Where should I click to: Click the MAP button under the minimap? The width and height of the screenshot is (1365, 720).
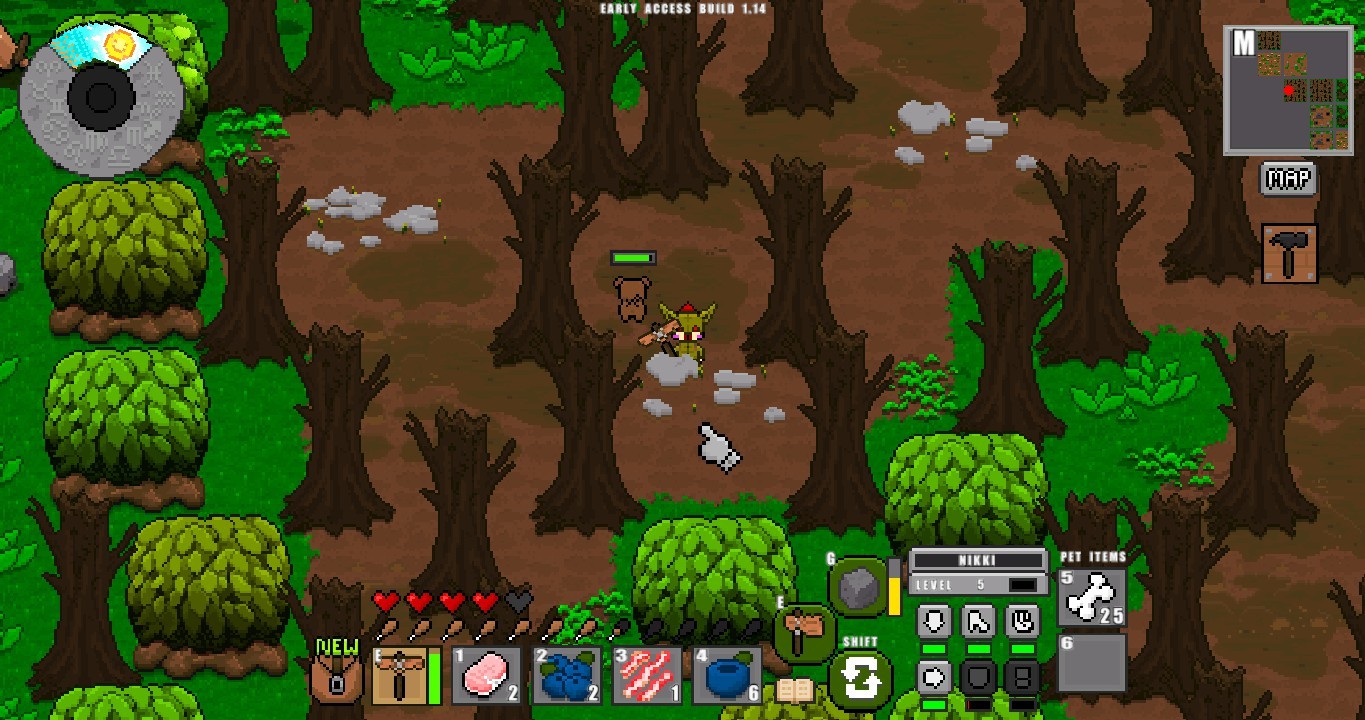pos(1289,181)
